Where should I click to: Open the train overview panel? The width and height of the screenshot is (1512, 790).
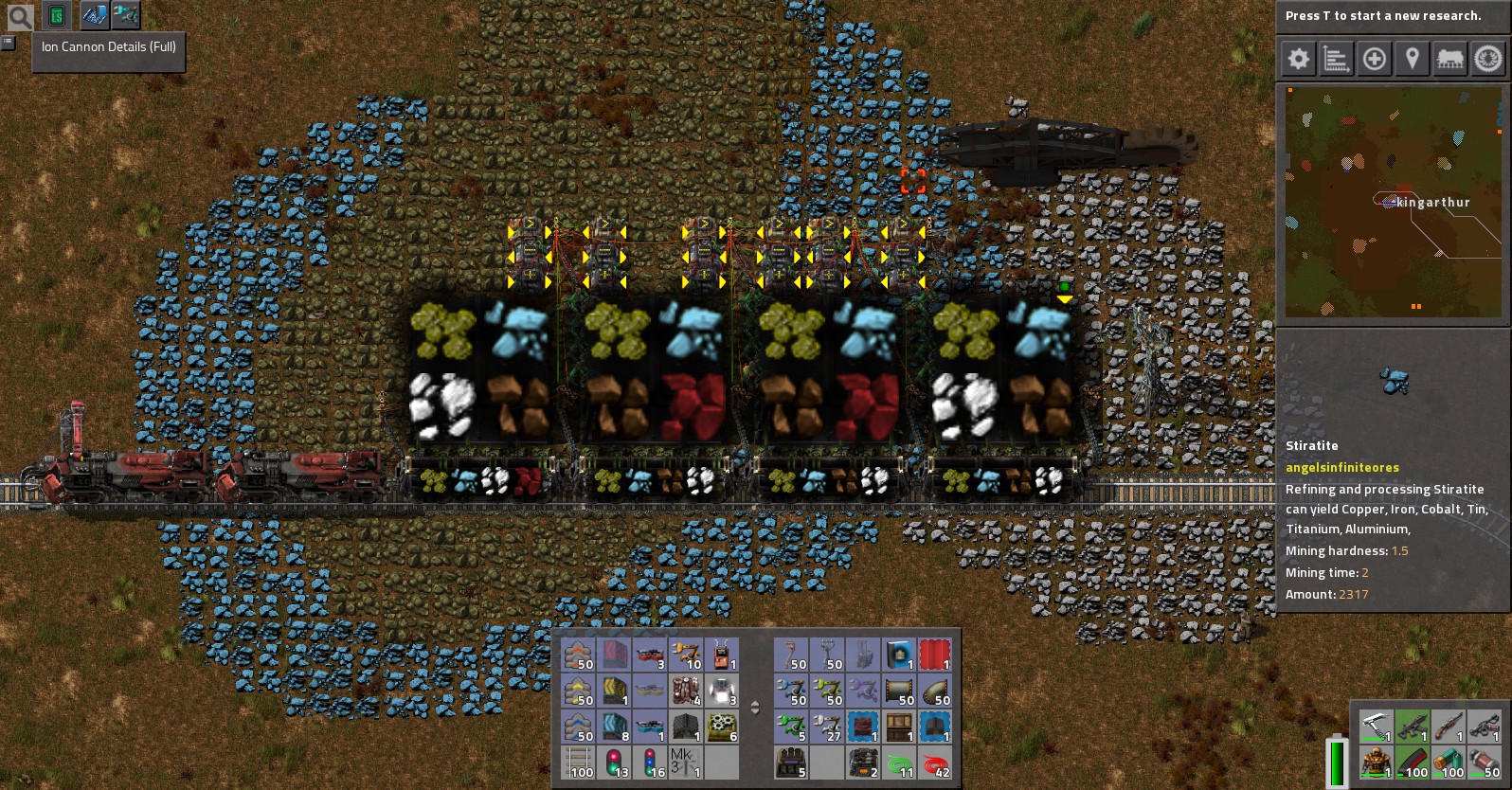(x=1450, y=59)
